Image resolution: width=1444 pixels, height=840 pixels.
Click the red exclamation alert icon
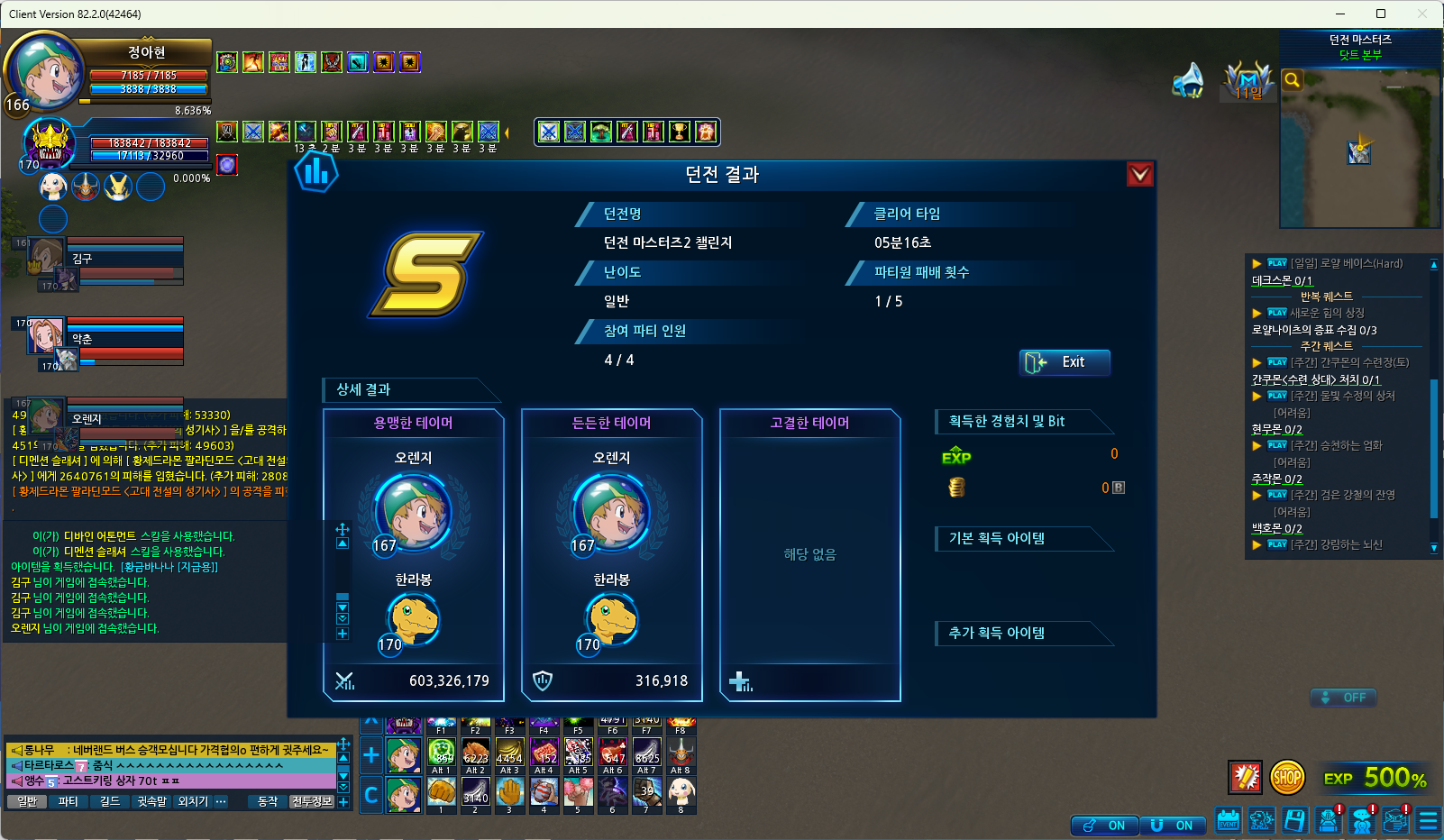coord(1246,777)
